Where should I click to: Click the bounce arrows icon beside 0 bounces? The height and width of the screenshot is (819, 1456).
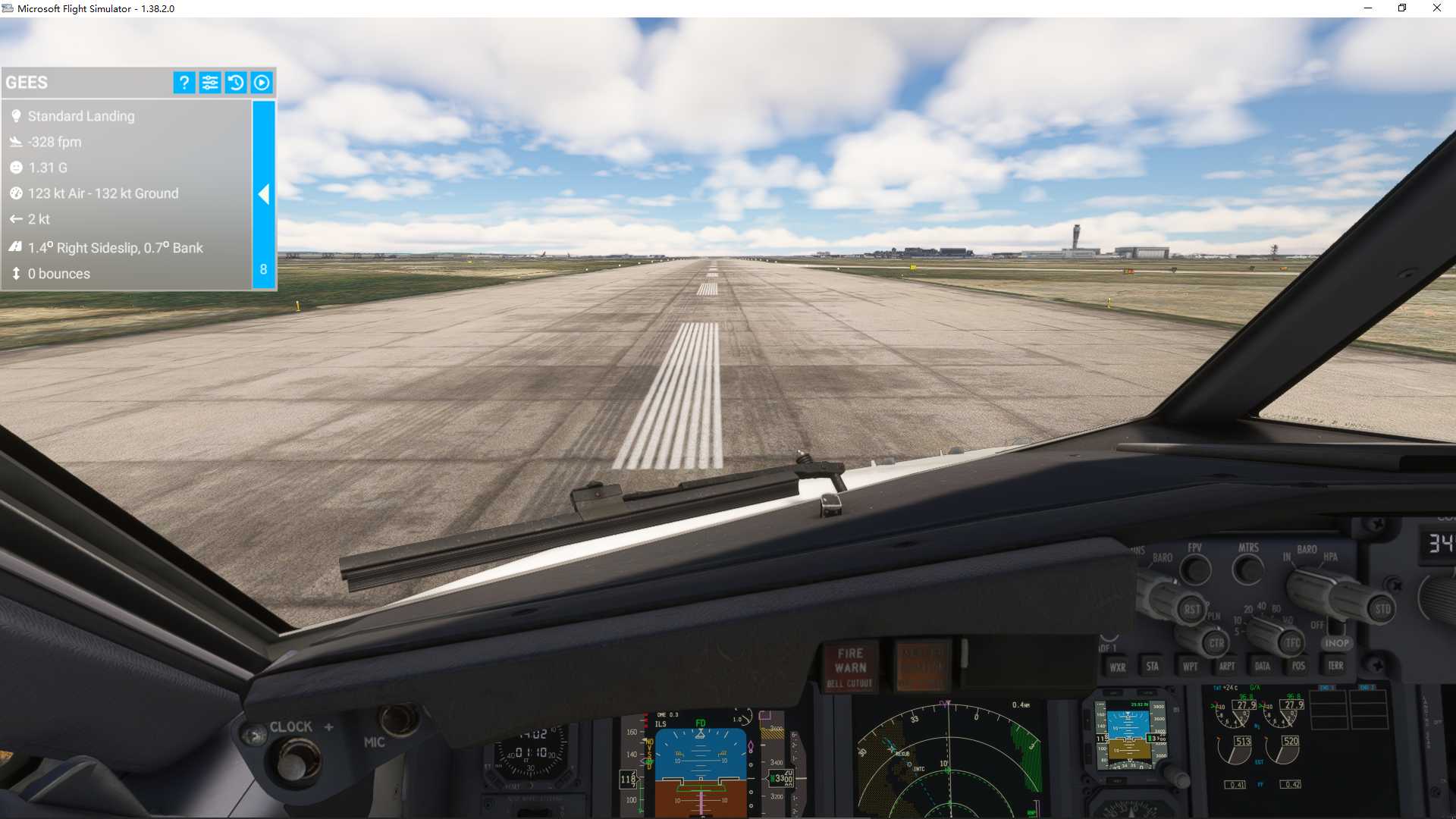[15, 274]
